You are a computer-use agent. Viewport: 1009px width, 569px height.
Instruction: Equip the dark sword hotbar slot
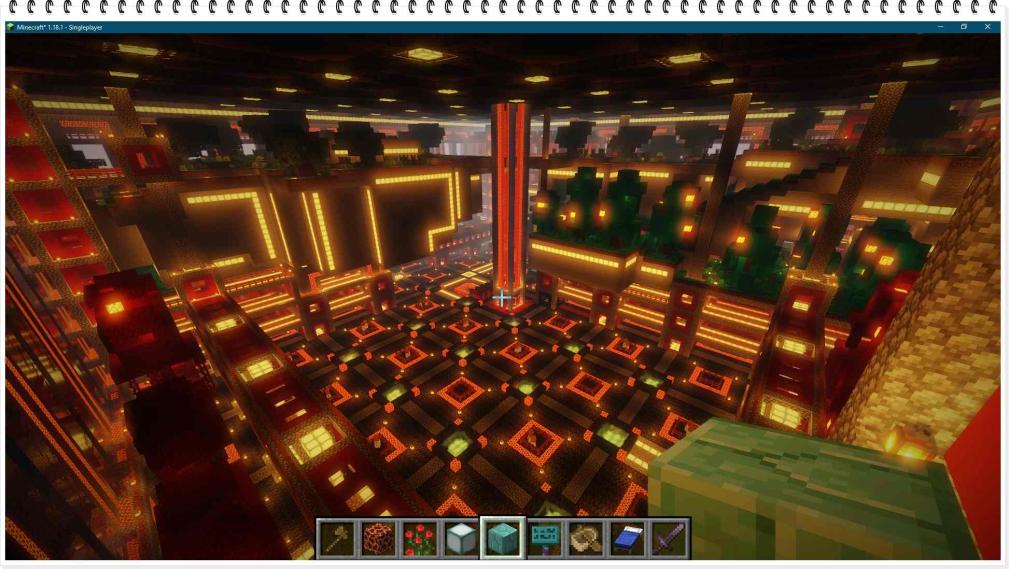tap(668, 538)
